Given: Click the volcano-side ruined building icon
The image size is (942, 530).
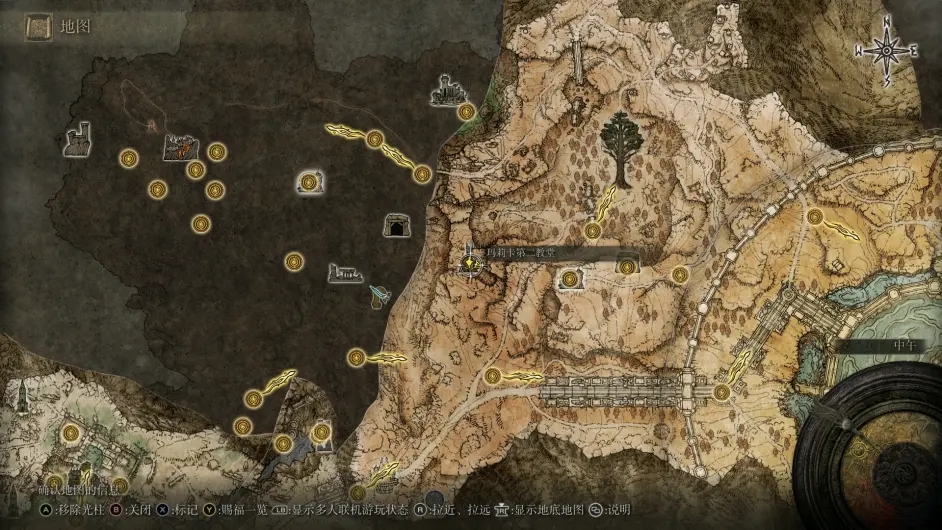Looking at the screenshot, I should (179, 148).
